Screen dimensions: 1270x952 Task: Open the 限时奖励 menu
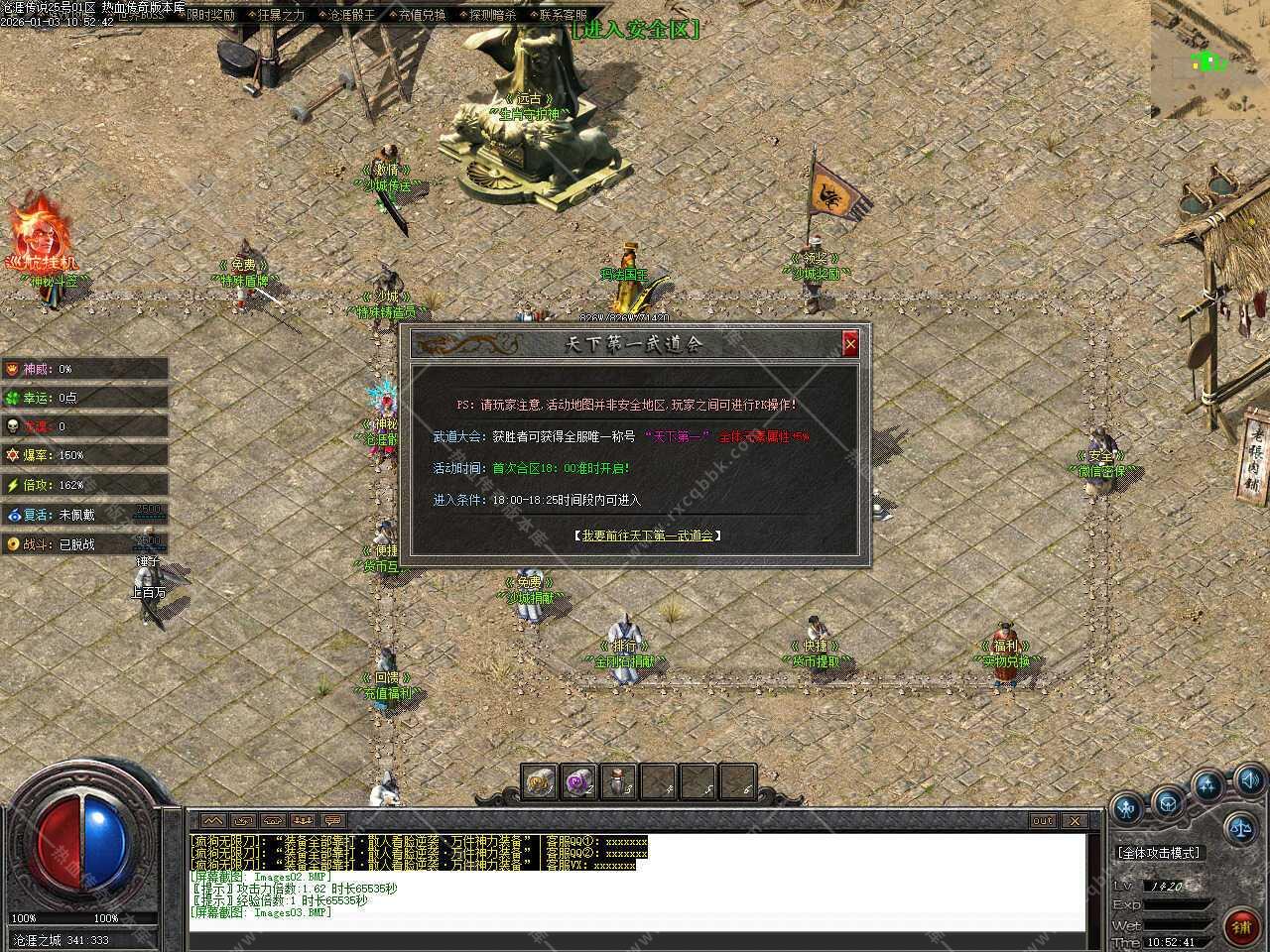(210, 15)
